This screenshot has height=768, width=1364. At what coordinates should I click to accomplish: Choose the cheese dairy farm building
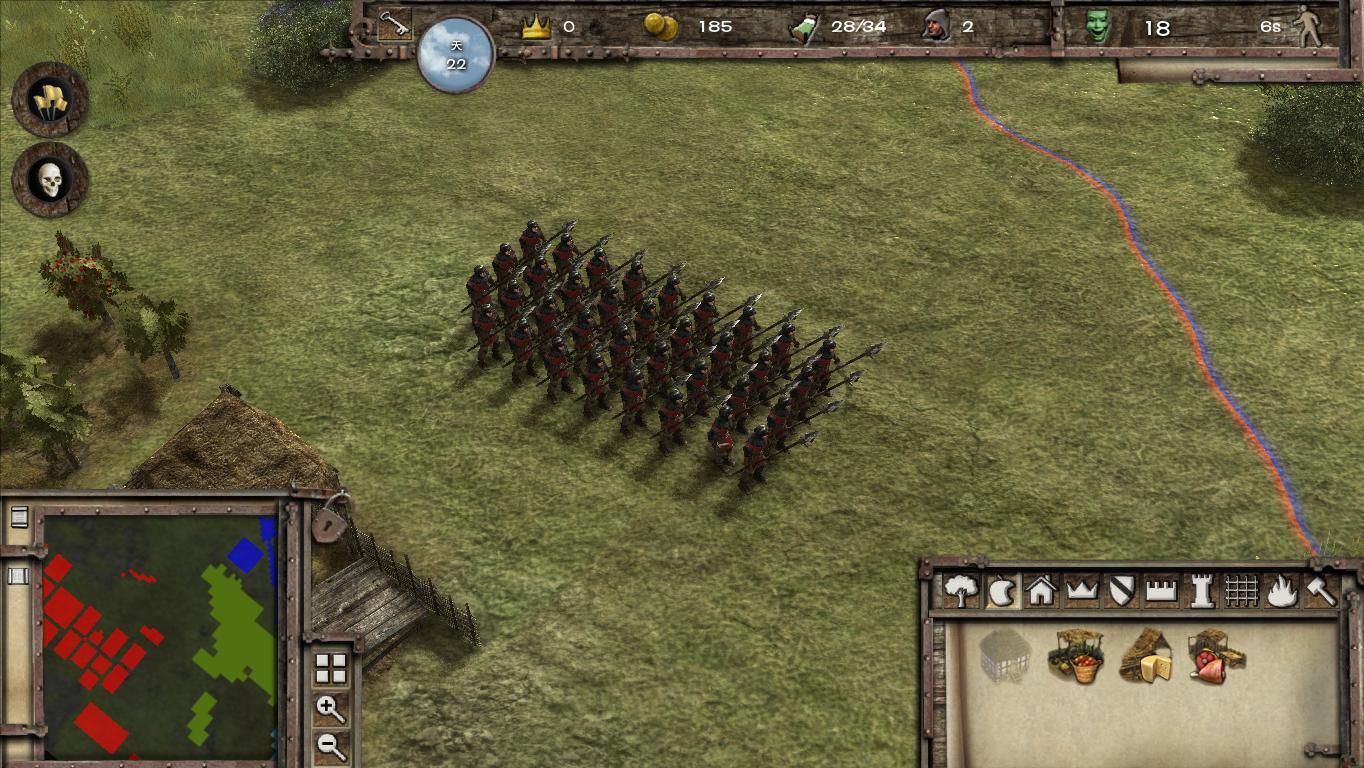click(x=1145, y=656)
